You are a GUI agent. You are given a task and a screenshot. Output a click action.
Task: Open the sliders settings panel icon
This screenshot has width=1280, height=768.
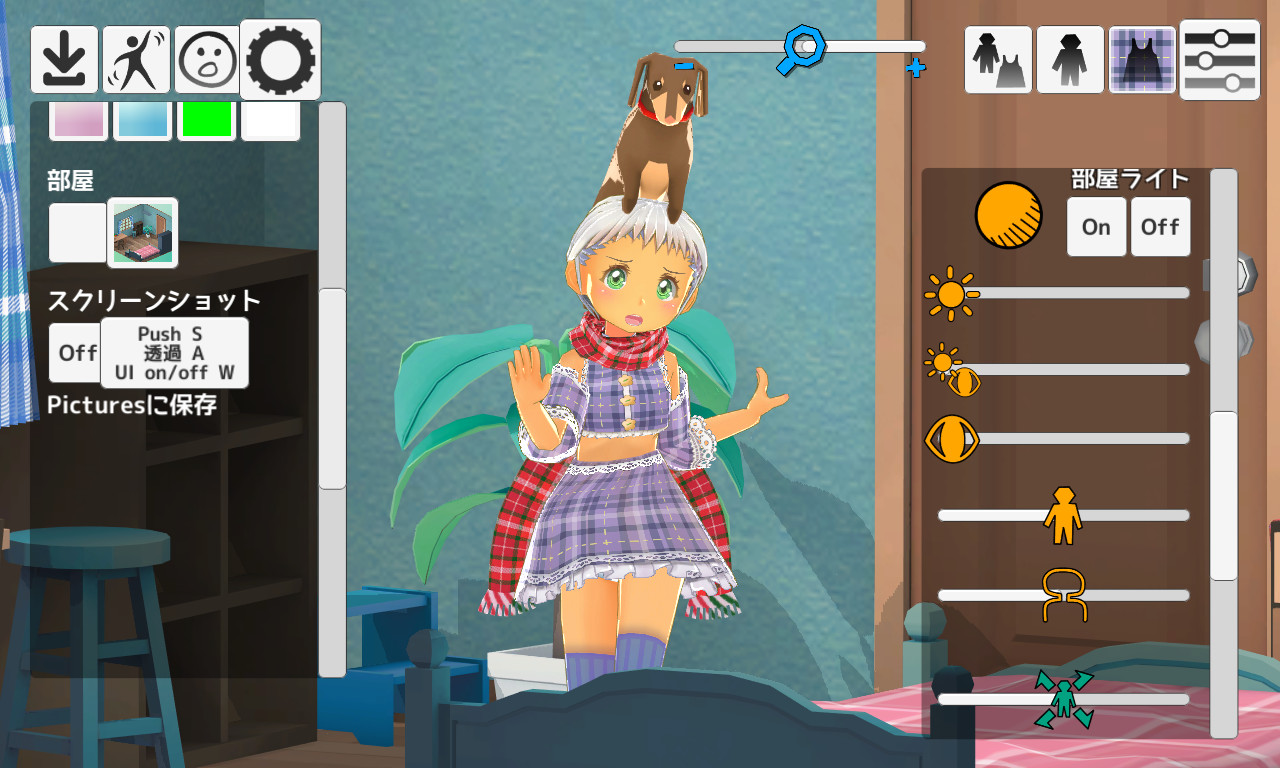1218,60
